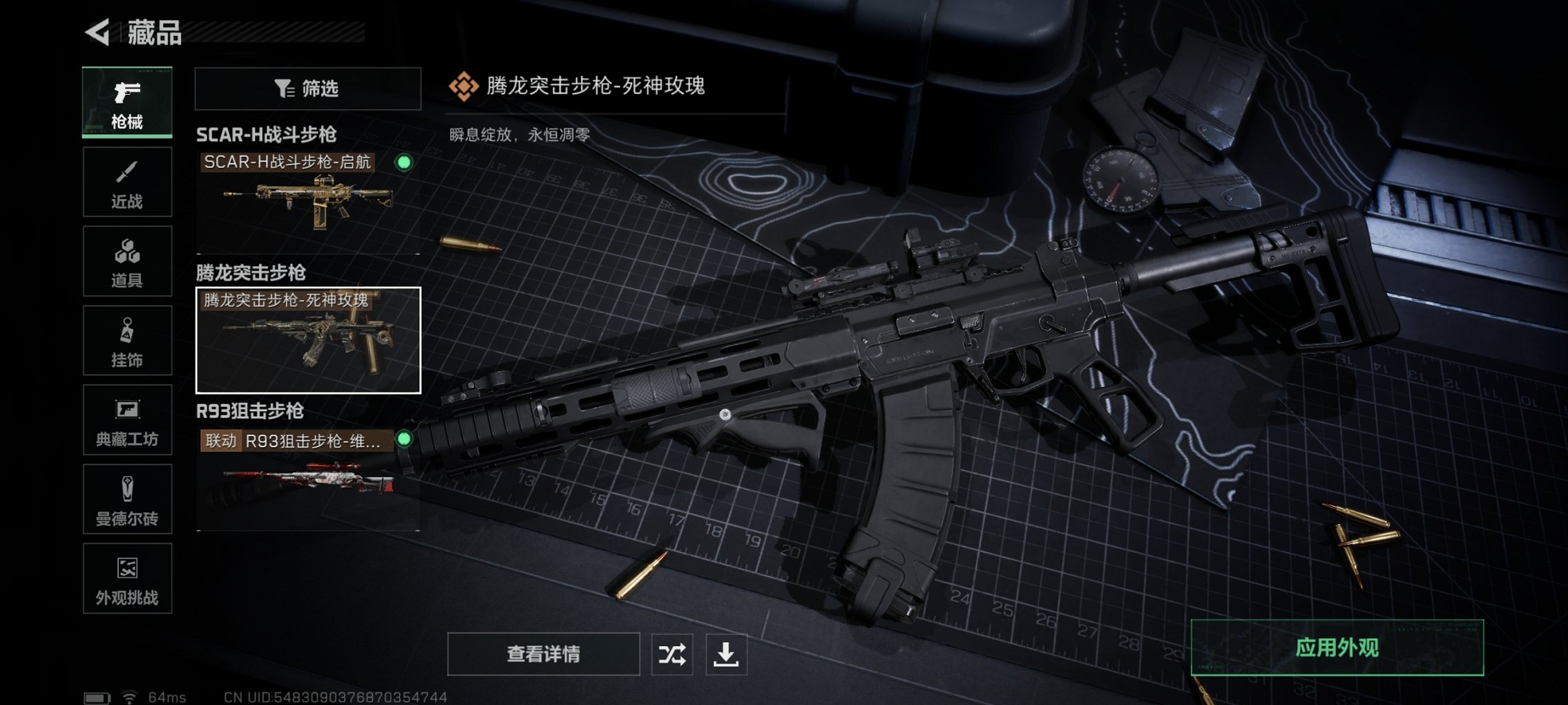Image resolution: width=1568 pixels, height=705 pixels.
Task: Open the 道具 (items) category icon
Action: (x=126, y=251)
